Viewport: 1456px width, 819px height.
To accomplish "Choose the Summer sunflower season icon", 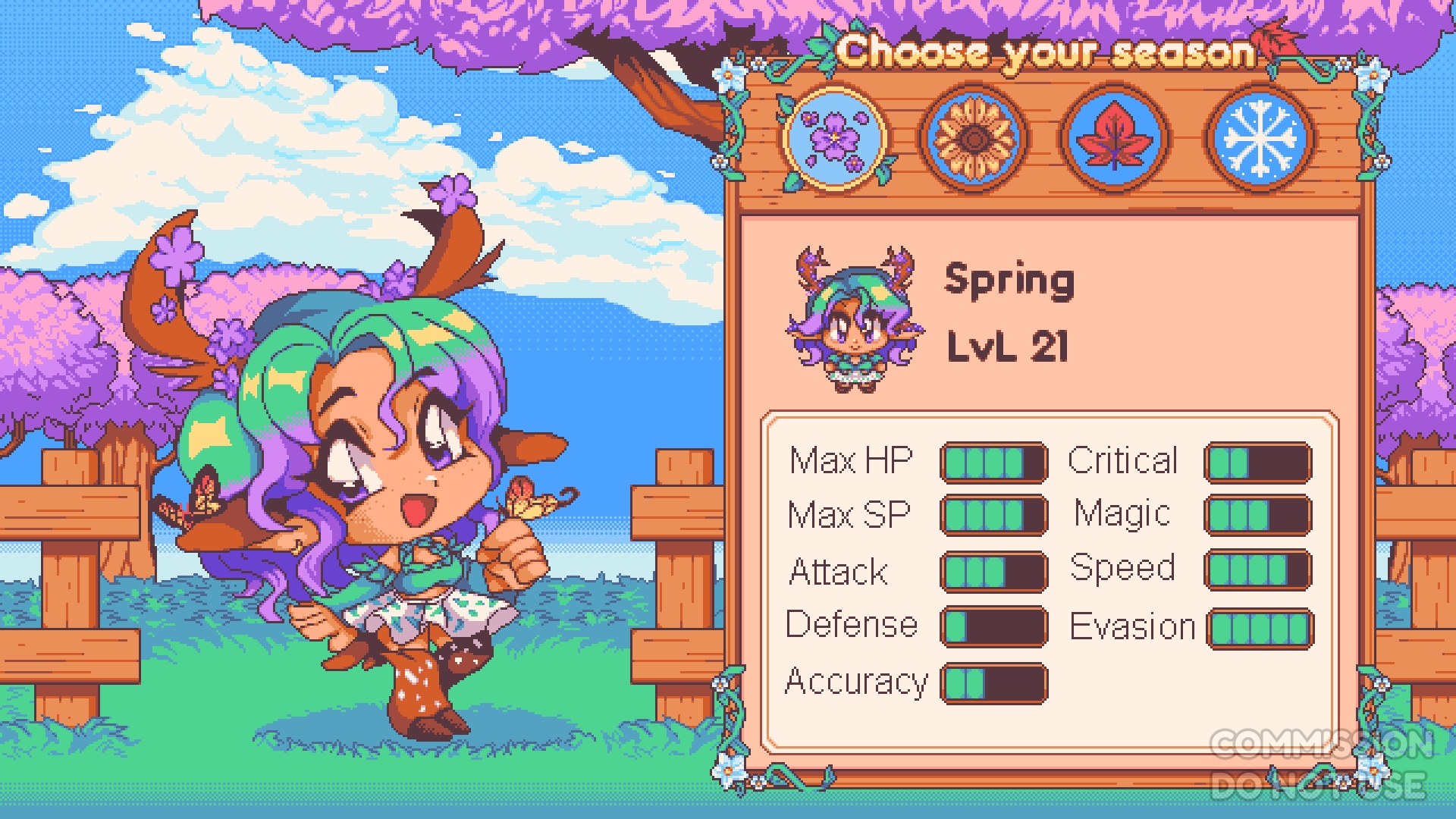I will 974,139.
